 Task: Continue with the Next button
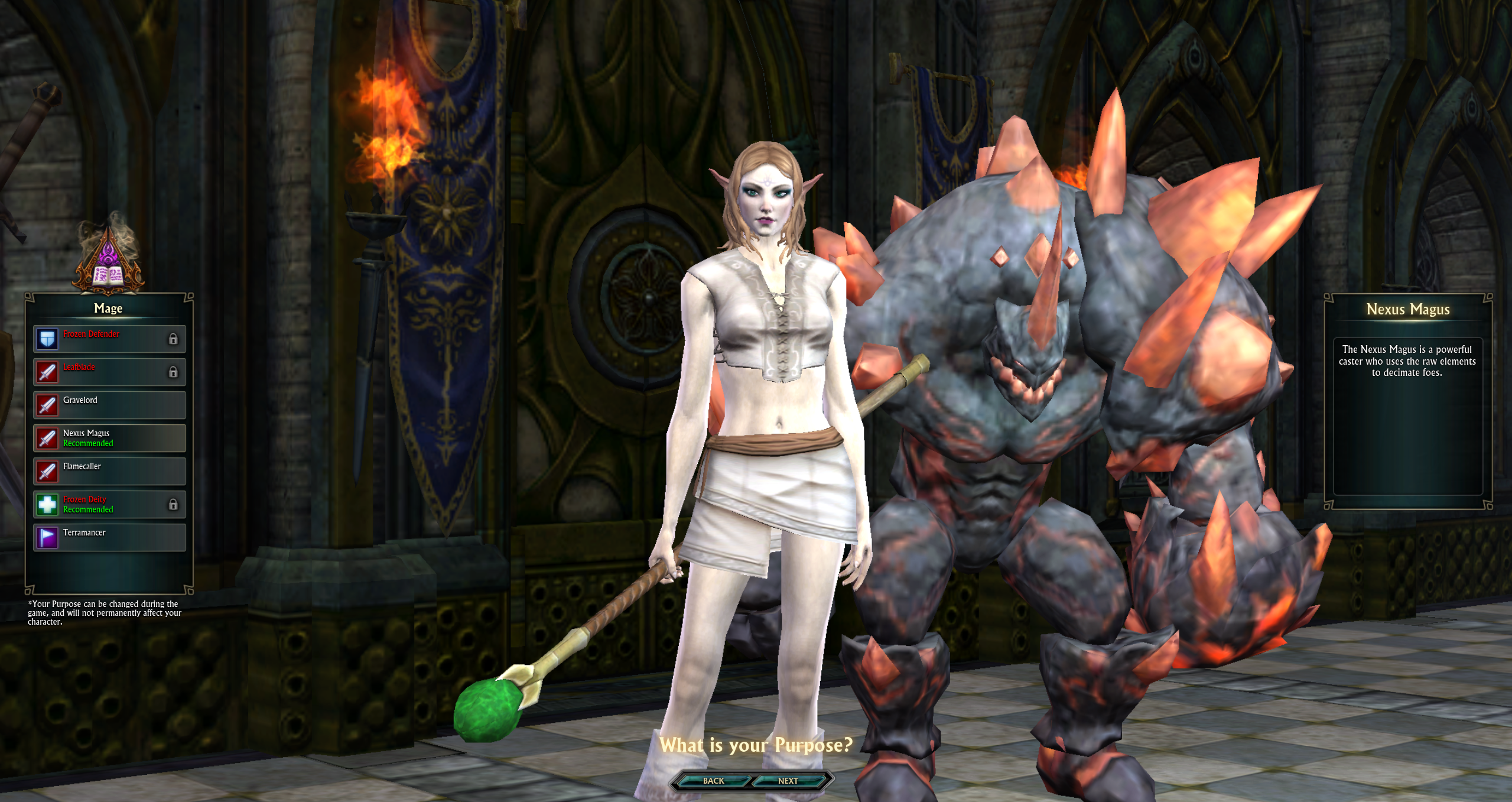[788, 781]
